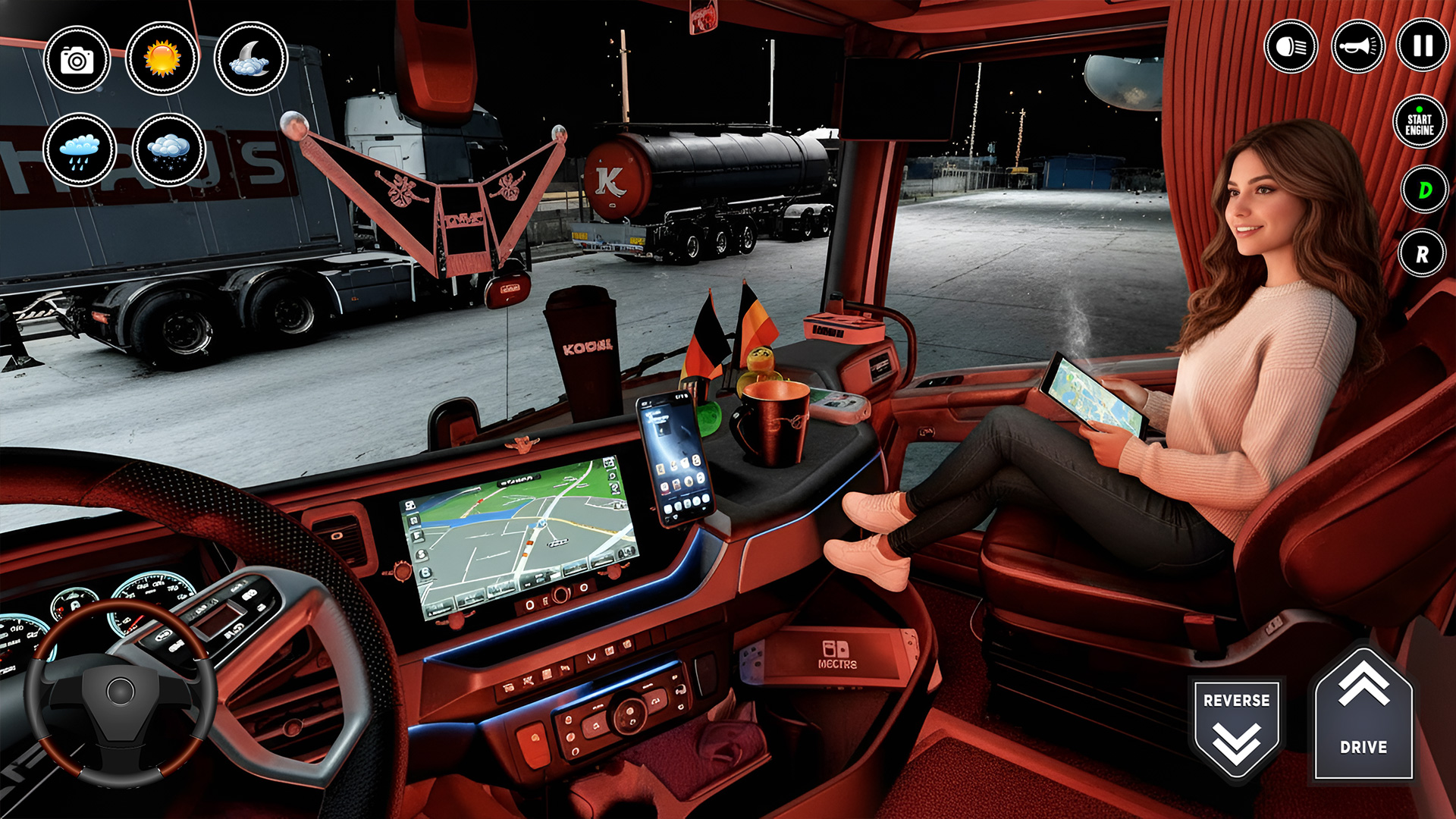Activate snowy weather
Viewport: 1456px width, 819px height.
163,150
